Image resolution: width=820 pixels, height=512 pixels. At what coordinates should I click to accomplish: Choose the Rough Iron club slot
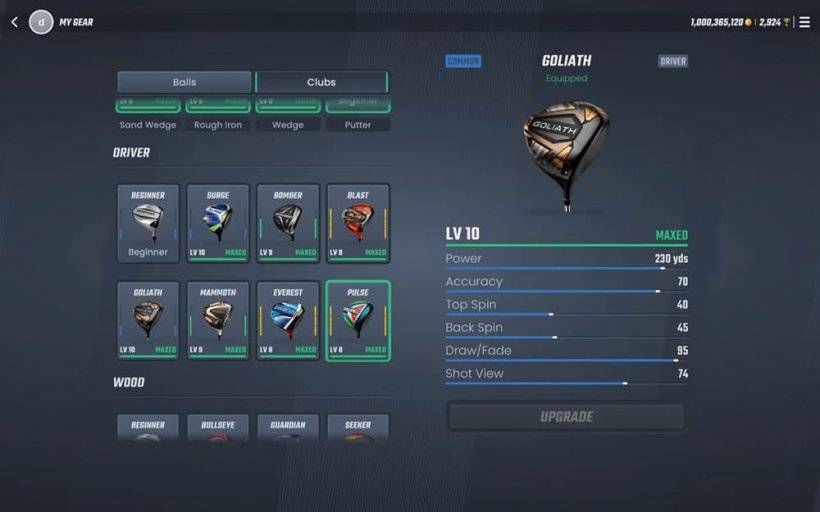(218, 116)
